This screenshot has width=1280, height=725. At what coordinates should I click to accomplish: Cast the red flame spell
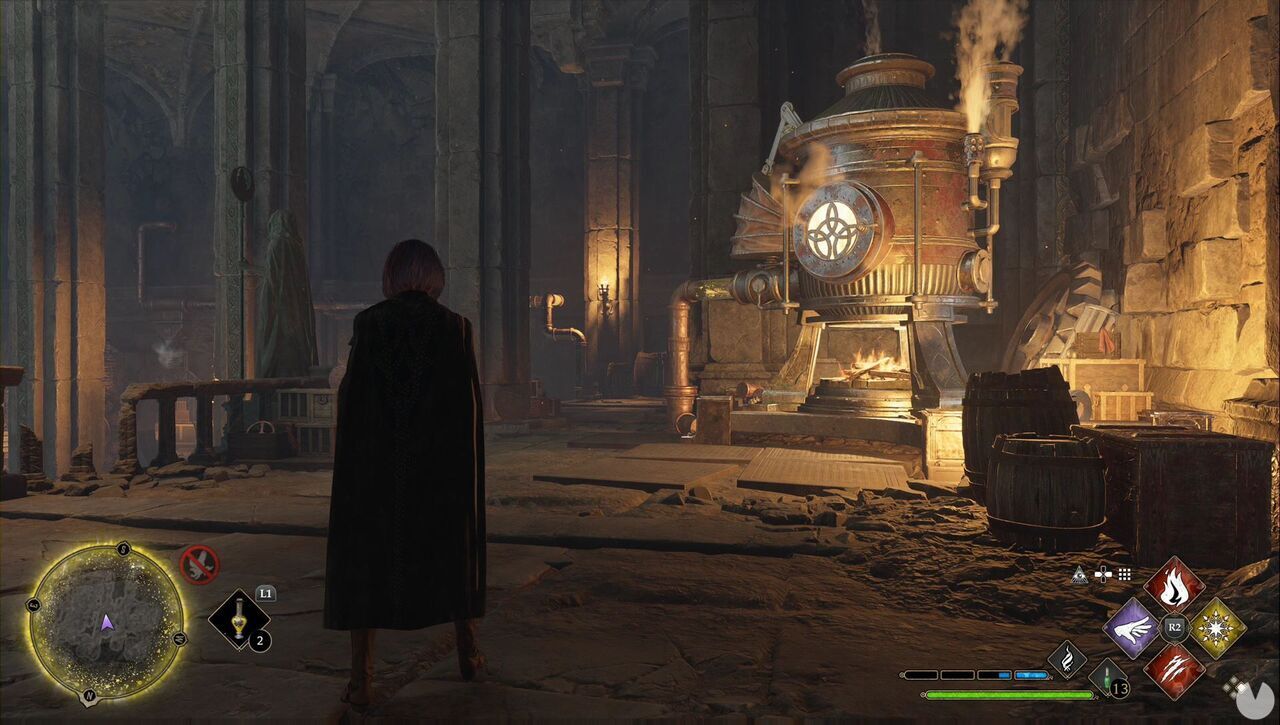coord(1174,585)
